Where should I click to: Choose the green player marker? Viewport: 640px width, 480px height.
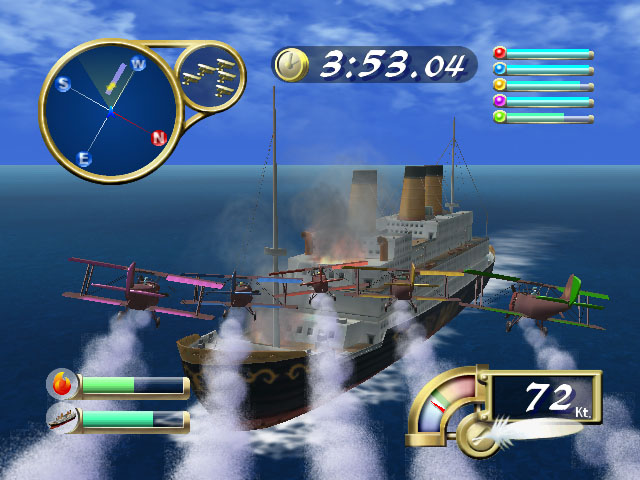point(500,117)
